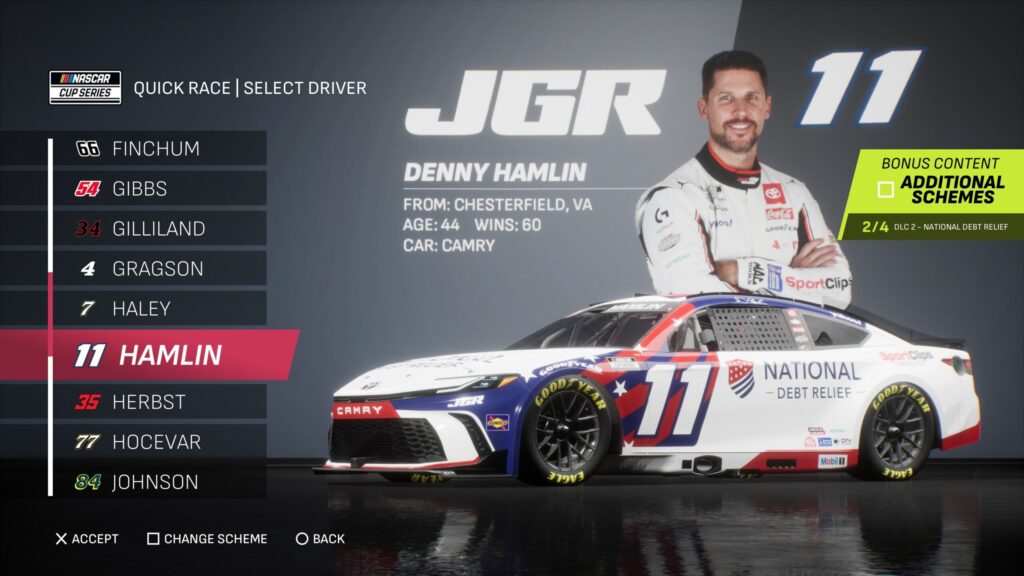Change Scheme for the car
Viewport: 1024px width, 576px height.
point(207,539)
